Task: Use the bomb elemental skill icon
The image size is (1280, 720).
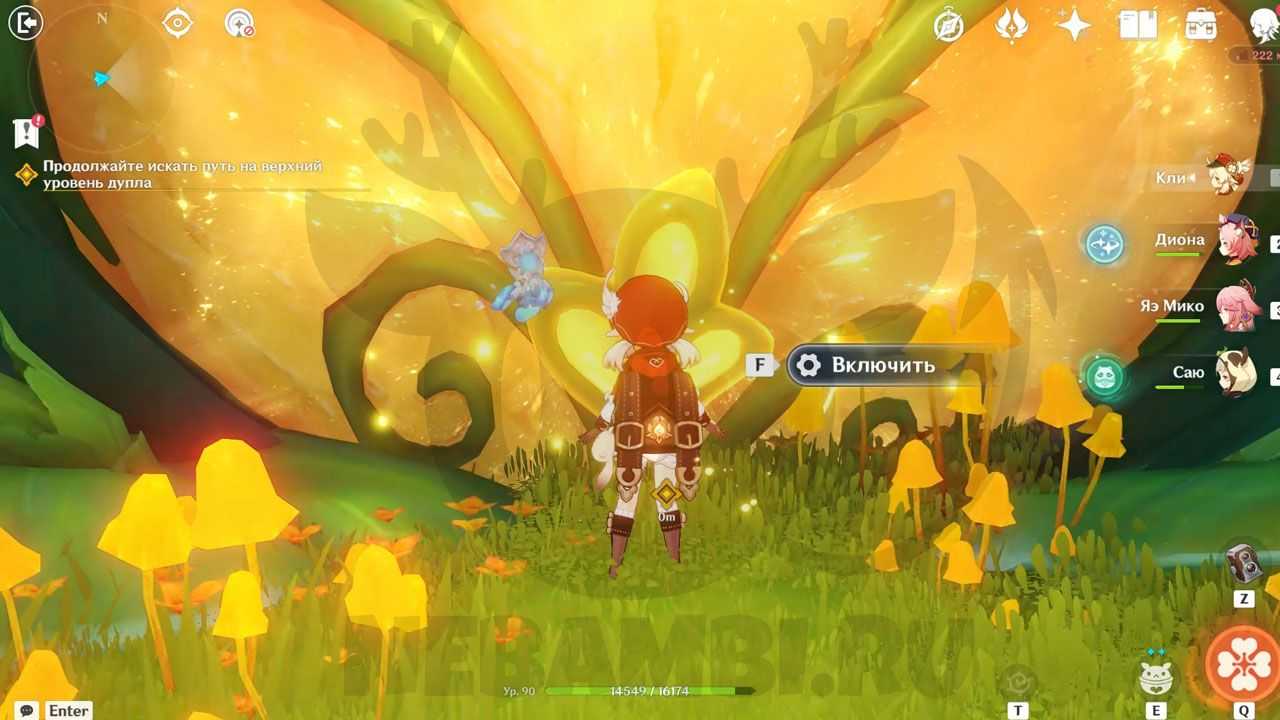Action: 1156,677
